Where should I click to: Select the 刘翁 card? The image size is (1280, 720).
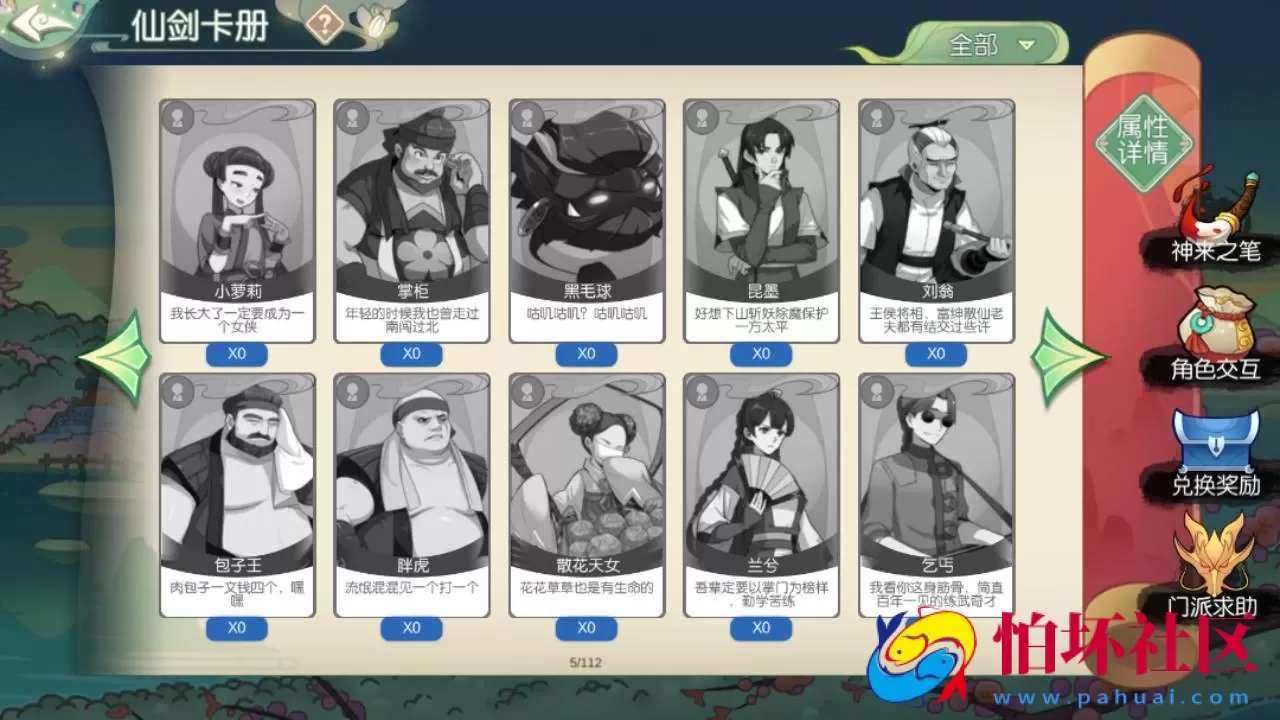tap(936, 220)
